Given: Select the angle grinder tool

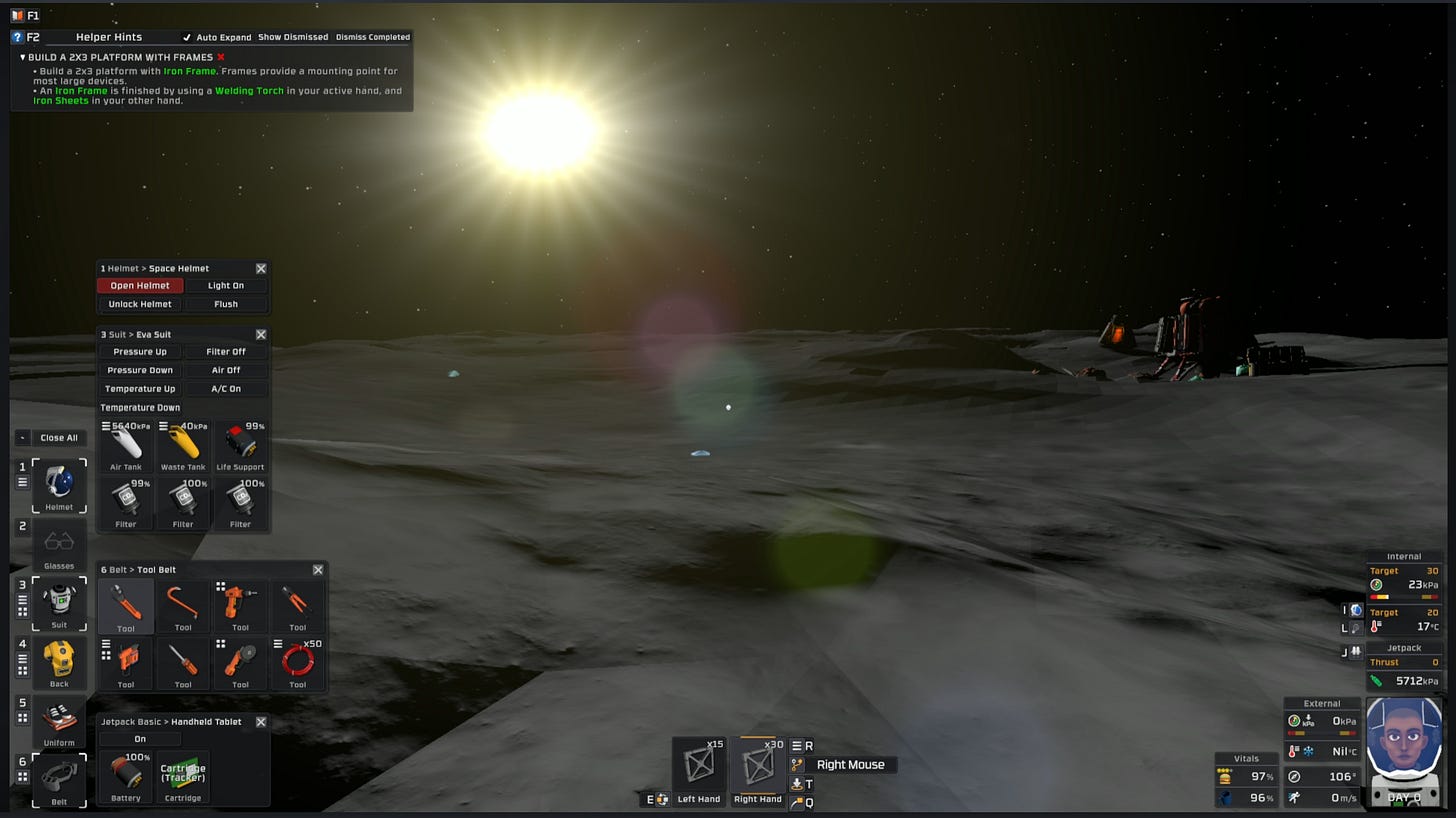Looking at the screenshot, I should 240,660.
